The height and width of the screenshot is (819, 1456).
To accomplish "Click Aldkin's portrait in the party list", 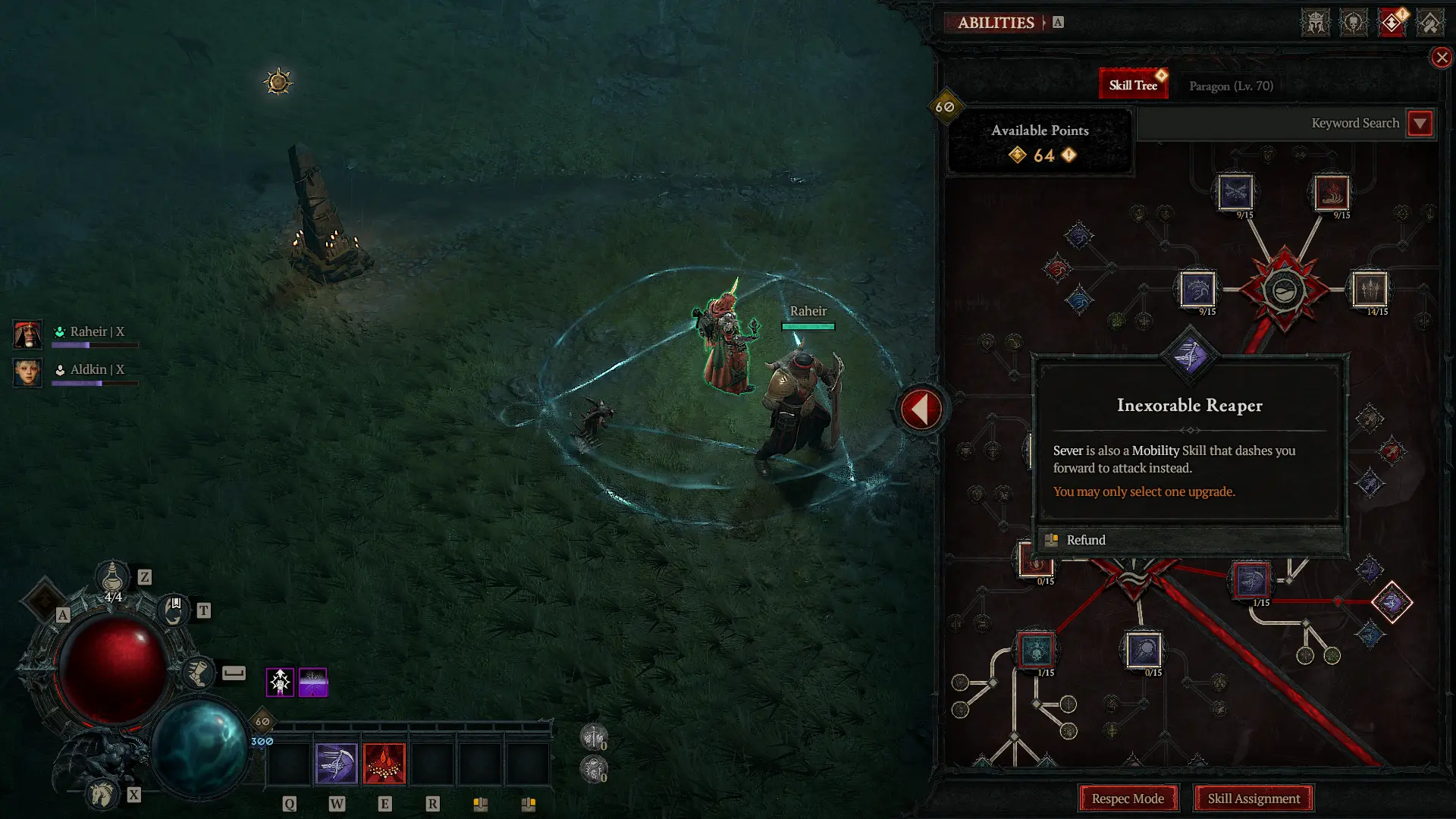I will tap(27, 373).
